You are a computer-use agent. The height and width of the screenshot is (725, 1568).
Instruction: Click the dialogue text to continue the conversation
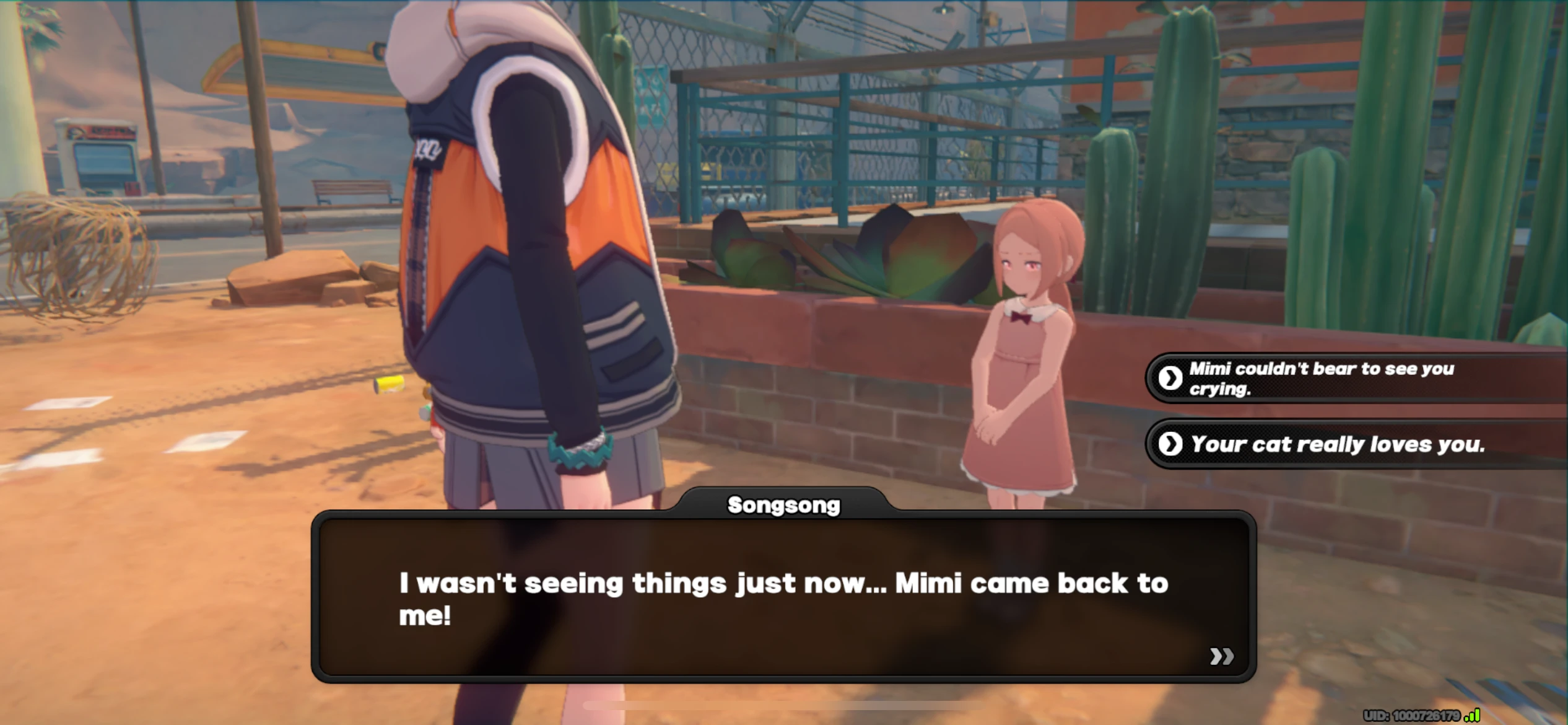(783, 598)
